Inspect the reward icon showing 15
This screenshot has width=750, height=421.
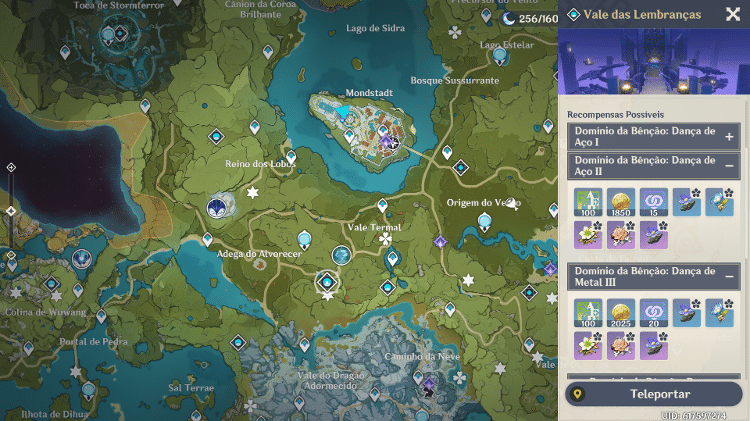click(654, 203)
